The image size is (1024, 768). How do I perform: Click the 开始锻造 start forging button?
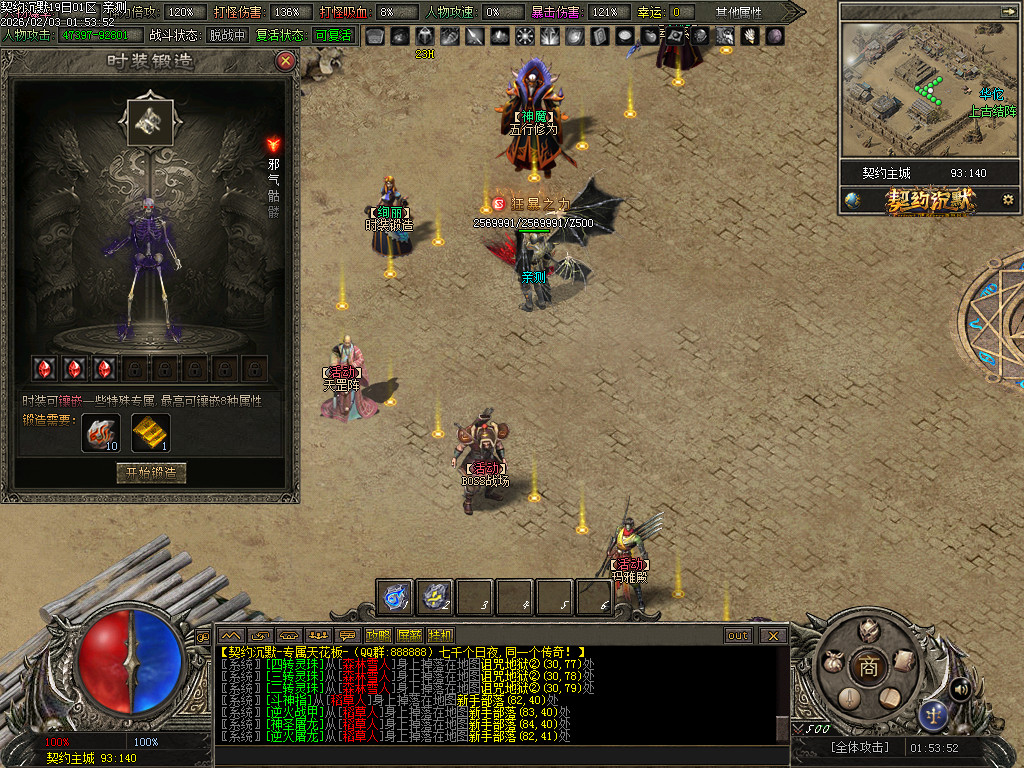151,473
